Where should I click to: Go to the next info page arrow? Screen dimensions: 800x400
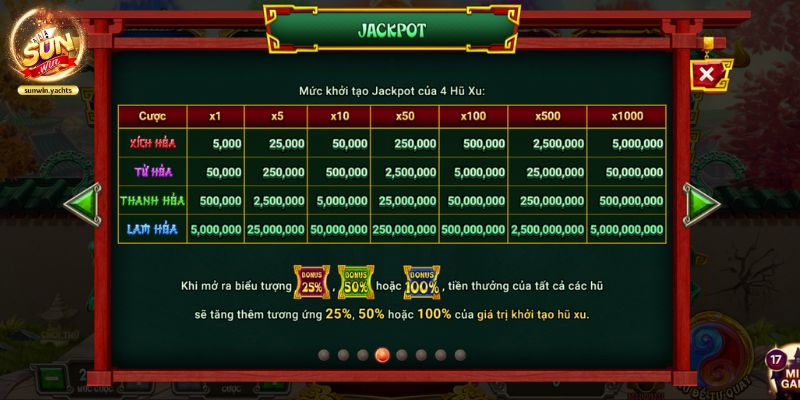(703, 203)
